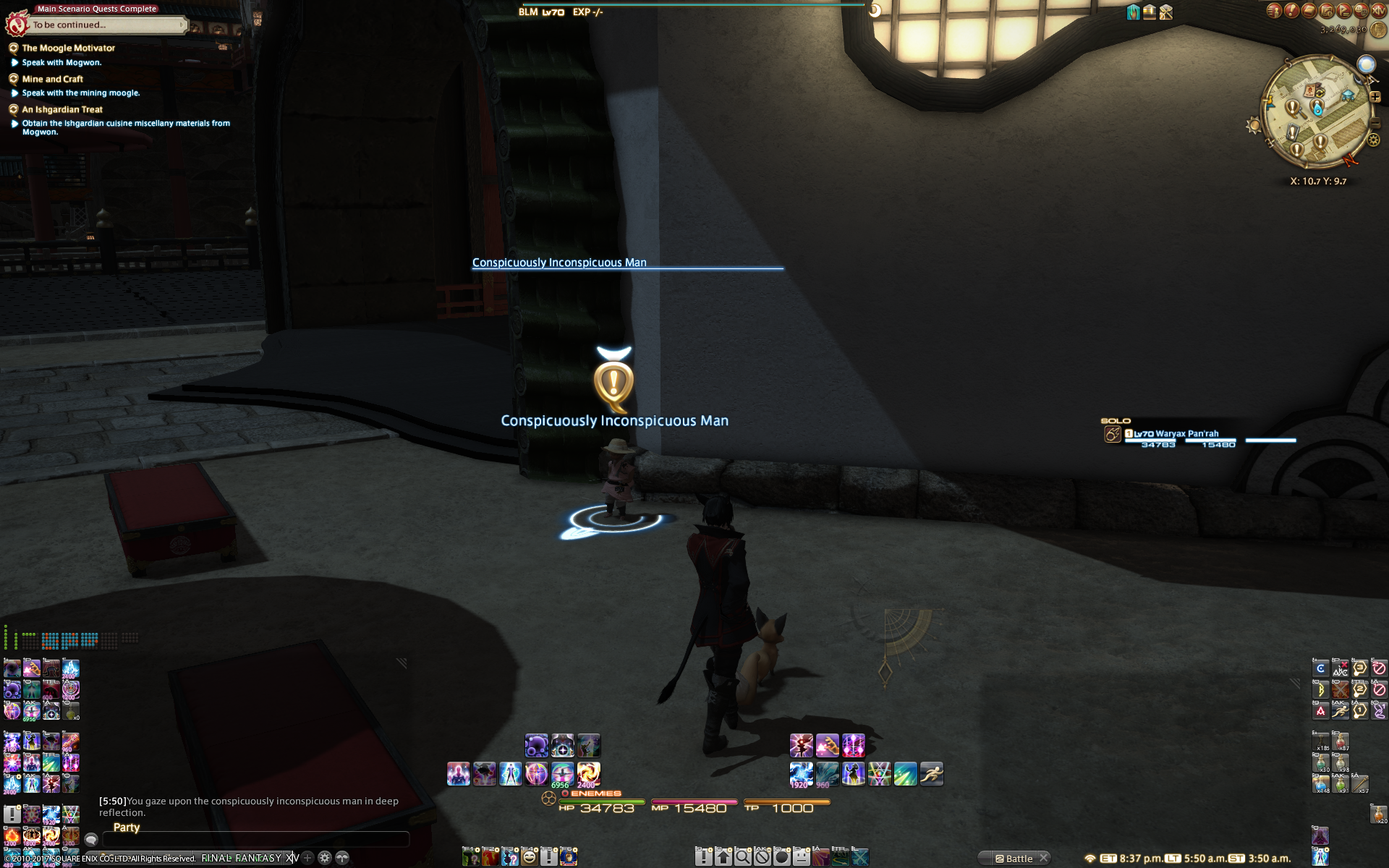Viewport: 1389px width, 868px height.
Task: Open the XIV system menu button
Action: coord(1378,10)
